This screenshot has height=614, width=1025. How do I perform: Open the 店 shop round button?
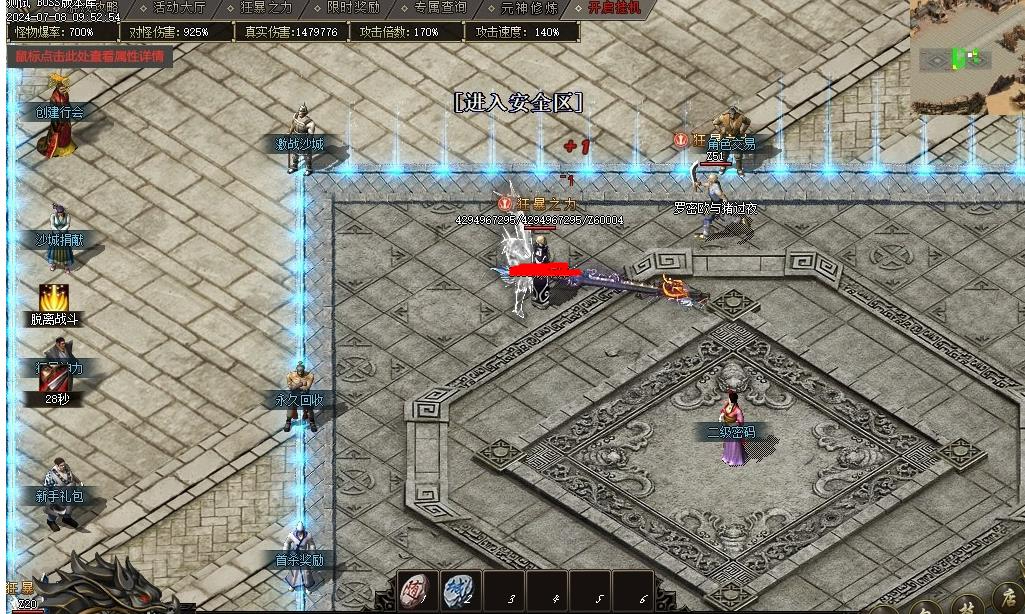[x=1008, y=601]
